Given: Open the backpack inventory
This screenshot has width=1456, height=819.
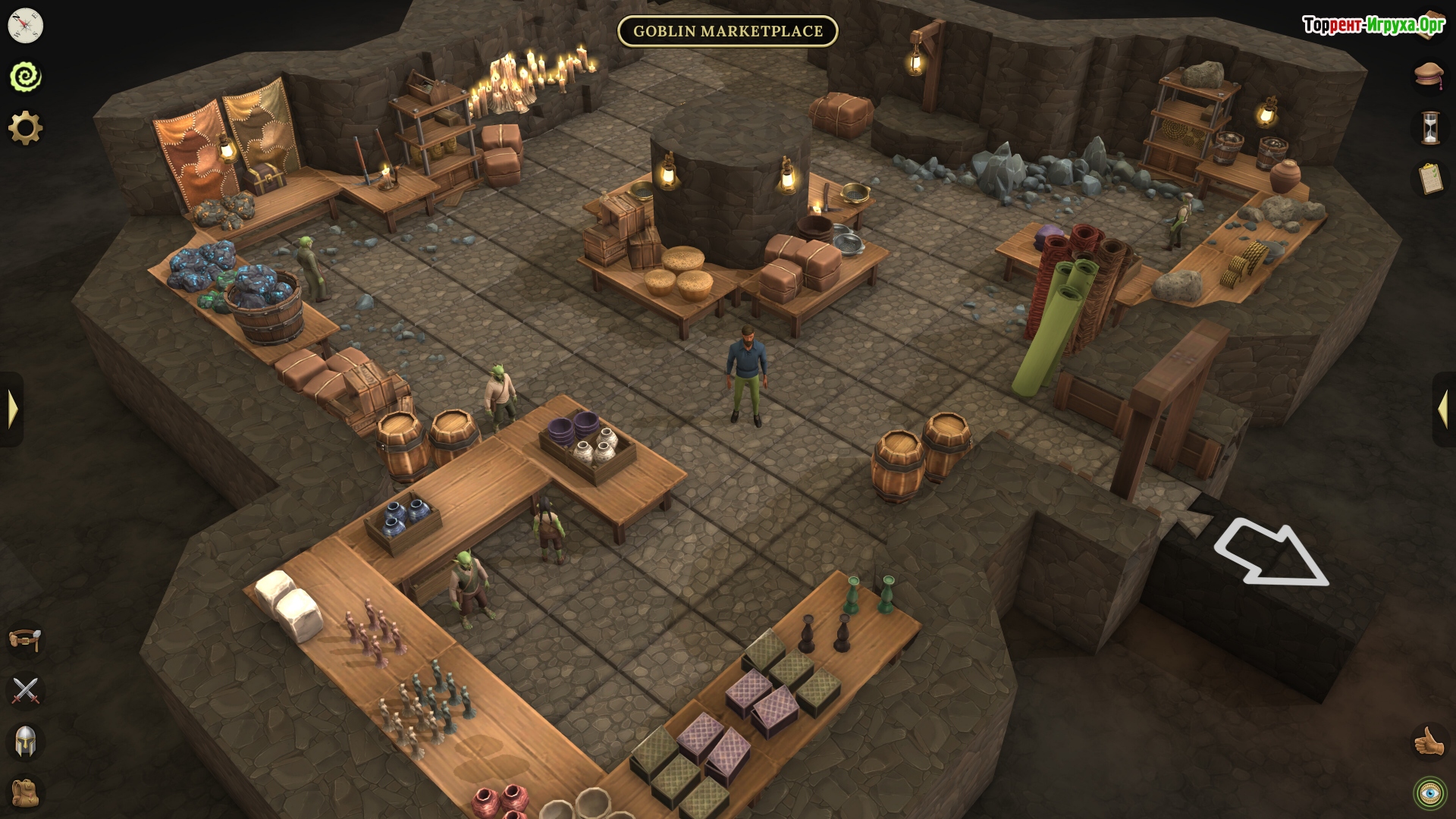Looking at the screenshot, I should (26, 792).
